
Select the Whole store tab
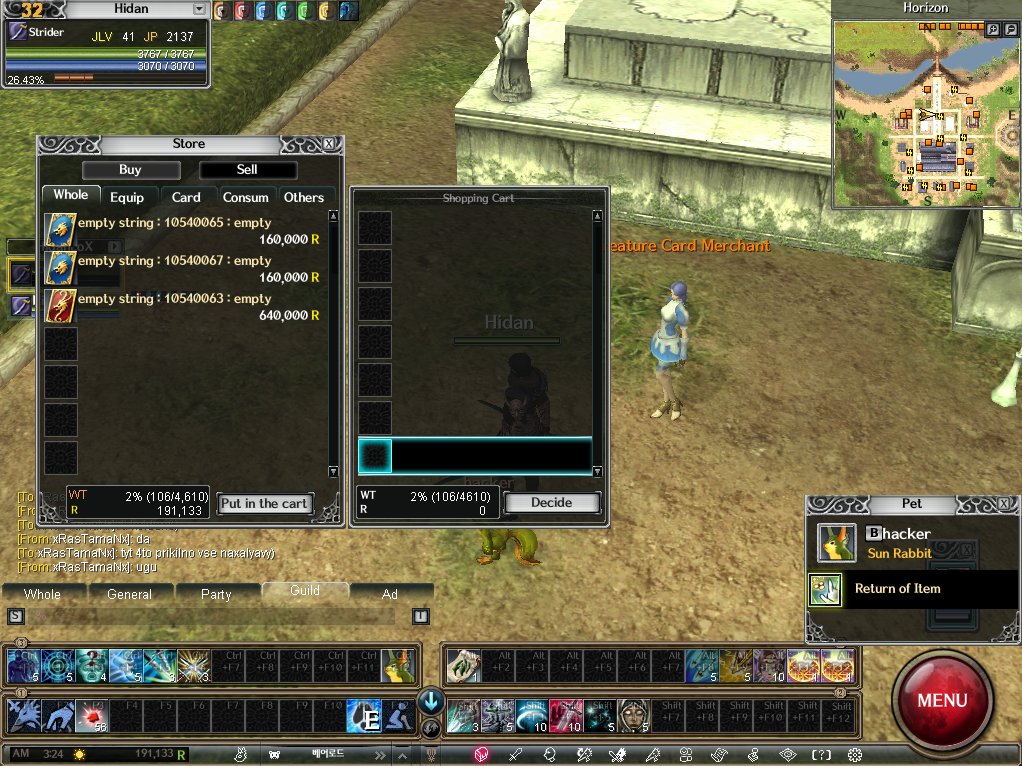point(70,195)
